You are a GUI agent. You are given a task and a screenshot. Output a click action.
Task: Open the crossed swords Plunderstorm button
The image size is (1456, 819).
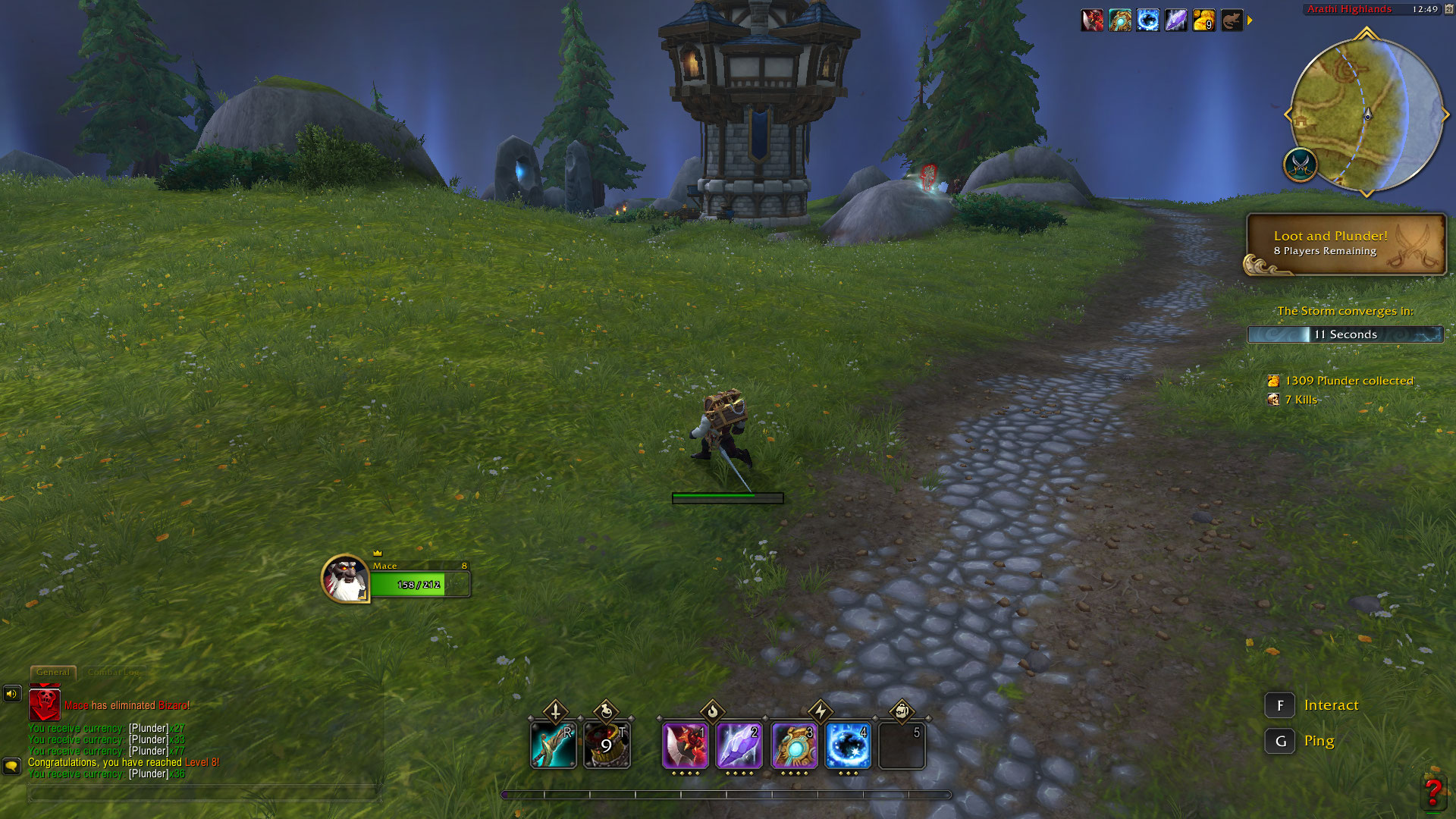click(1301, 164)
